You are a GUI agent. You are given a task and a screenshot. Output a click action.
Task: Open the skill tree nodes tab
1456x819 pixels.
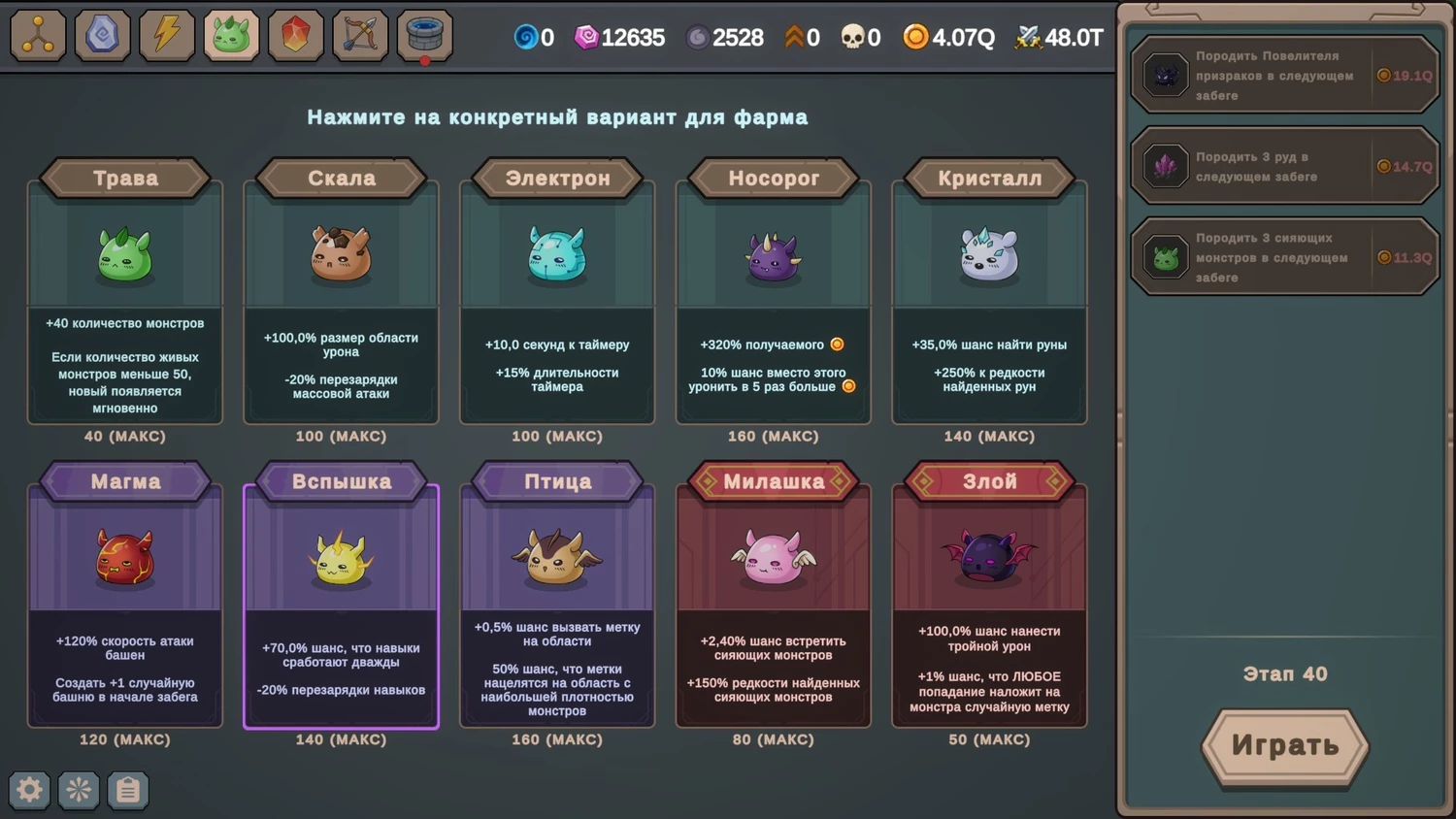(x=38, y=36)
